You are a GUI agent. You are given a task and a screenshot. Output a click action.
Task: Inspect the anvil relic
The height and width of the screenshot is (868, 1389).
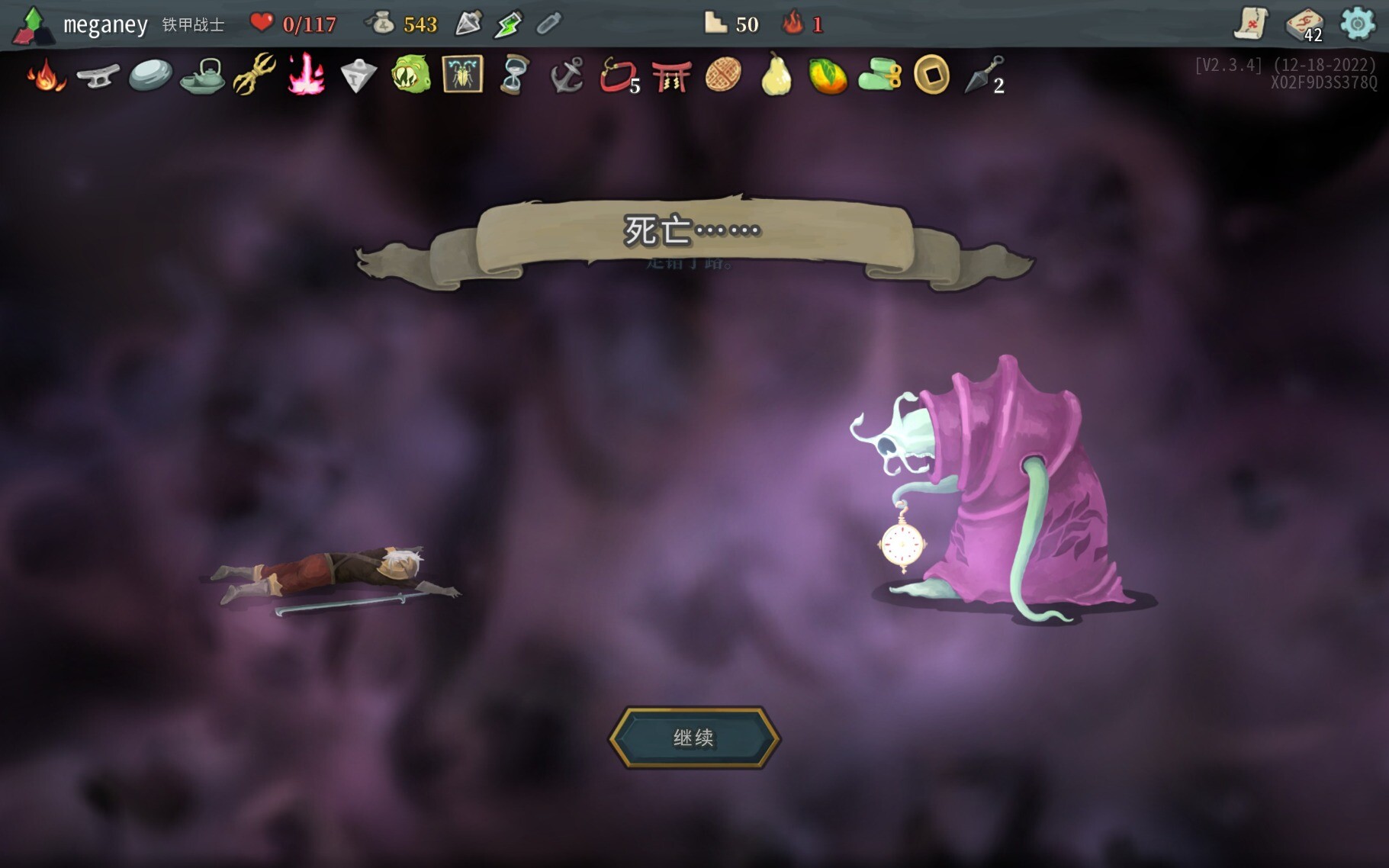coord(98,76)
